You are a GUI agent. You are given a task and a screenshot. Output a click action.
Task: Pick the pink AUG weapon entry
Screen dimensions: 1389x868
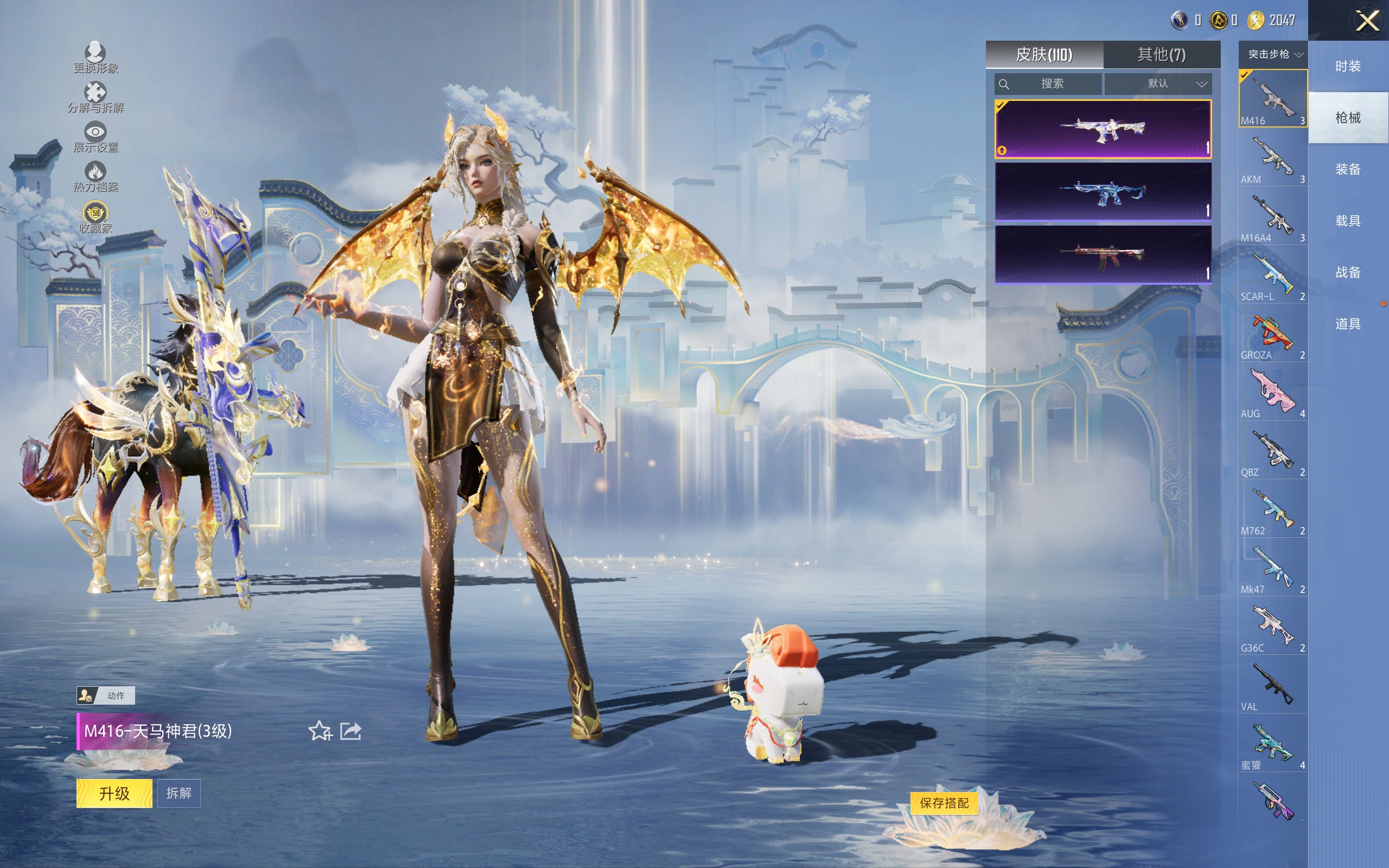(1272, 393)
